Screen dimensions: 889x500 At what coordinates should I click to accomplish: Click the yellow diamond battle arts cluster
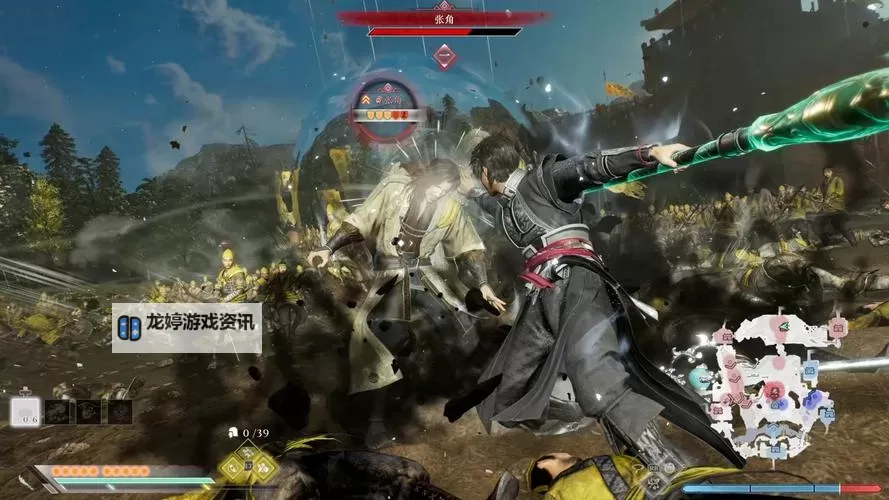(x=250, y=463)
